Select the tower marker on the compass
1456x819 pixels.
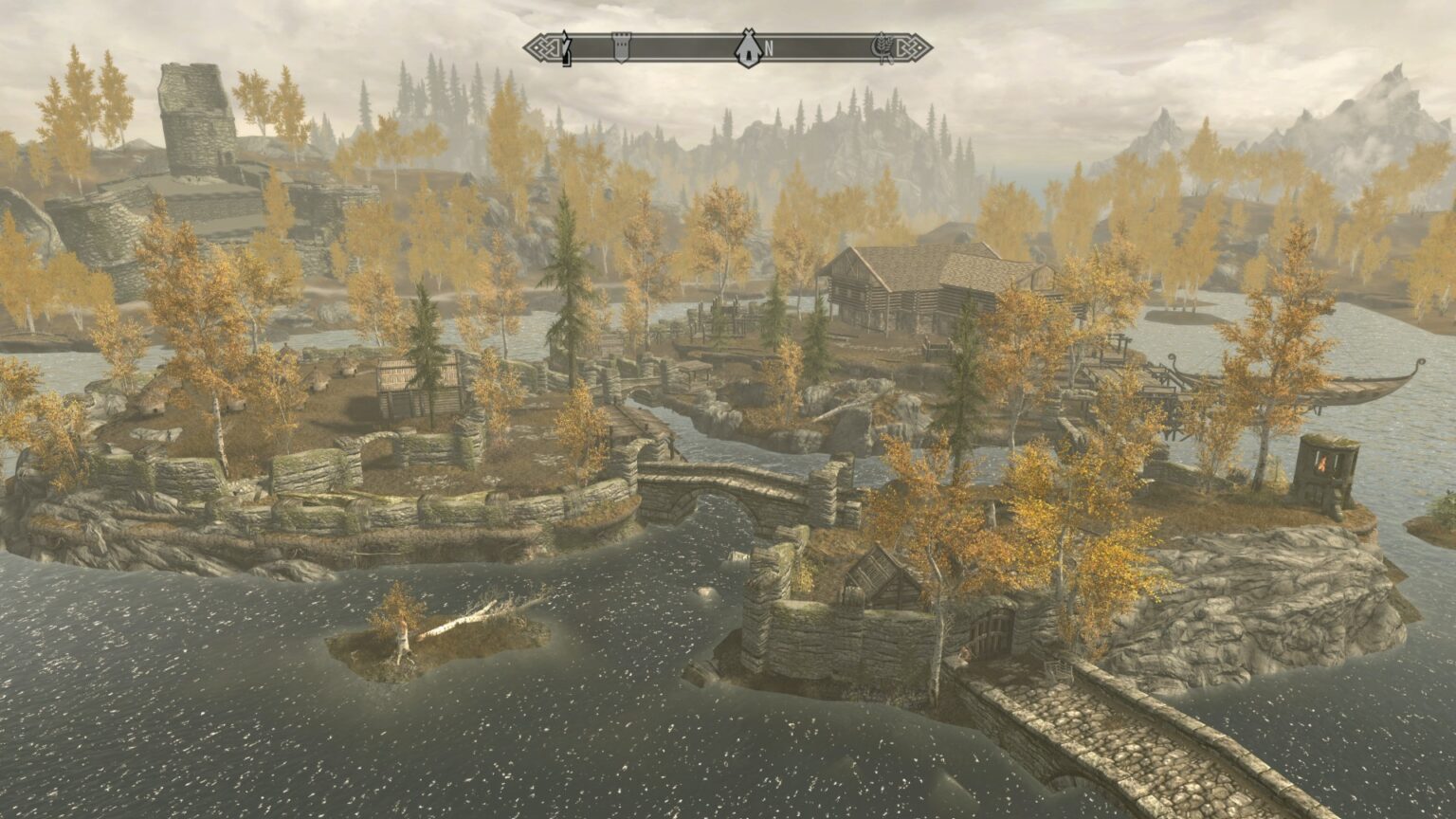click(x=621, y=45)
